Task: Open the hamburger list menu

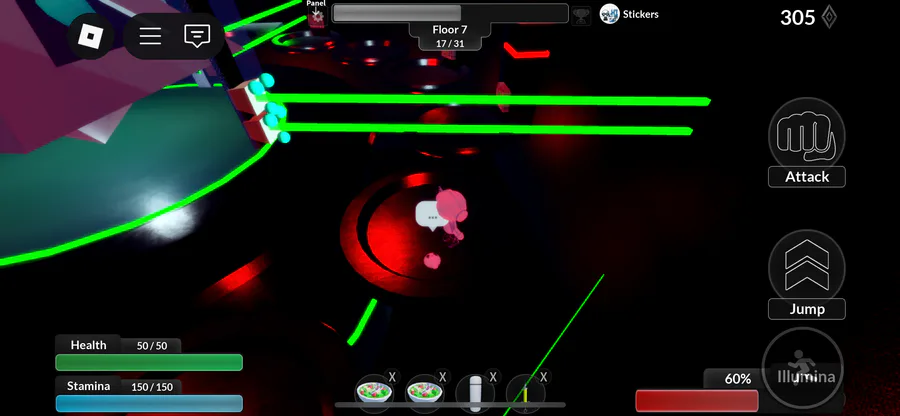Action: [x=150, y=36]
